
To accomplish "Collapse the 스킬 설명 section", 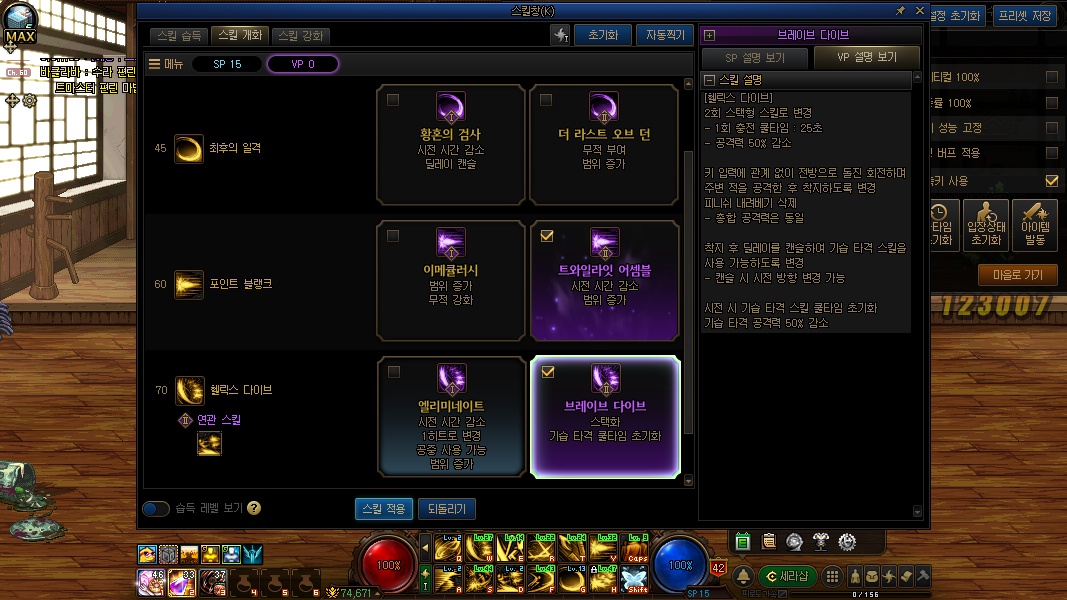I will tap(709, 80).
